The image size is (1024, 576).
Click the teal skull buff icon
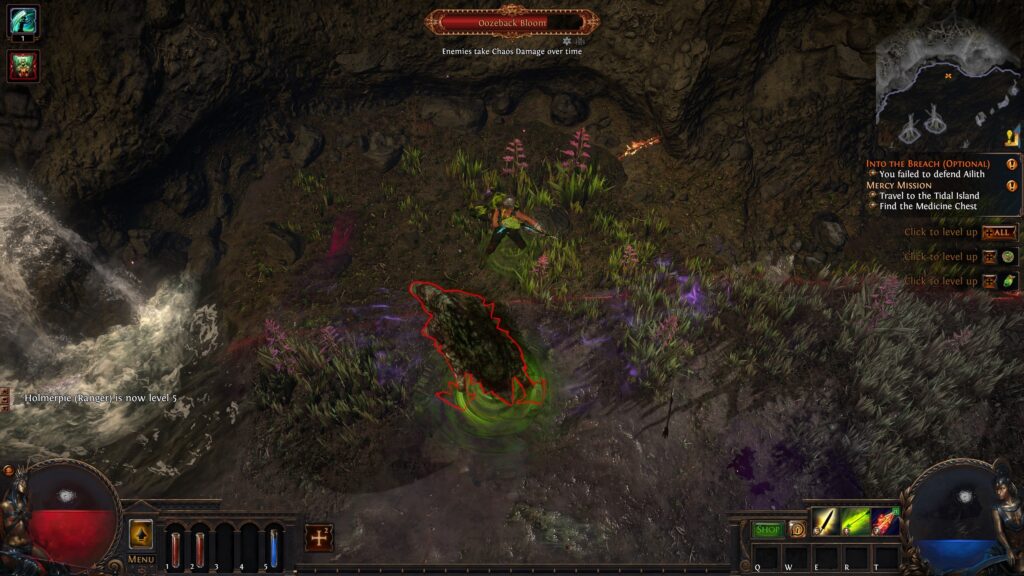click(x=23, y=21)
